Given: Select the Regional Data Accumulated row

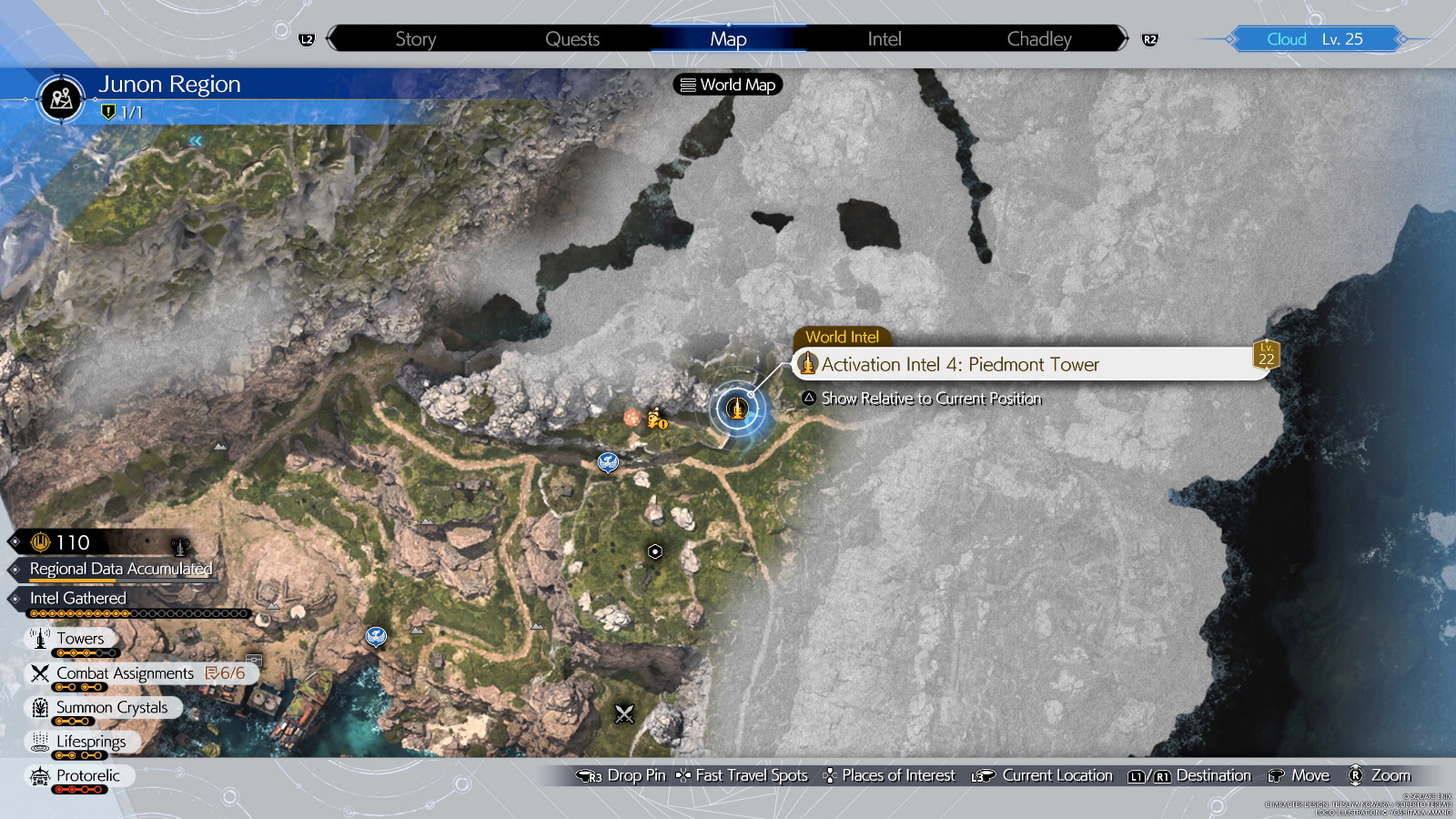Looking at the screenshot, I should tap(120, 569).
